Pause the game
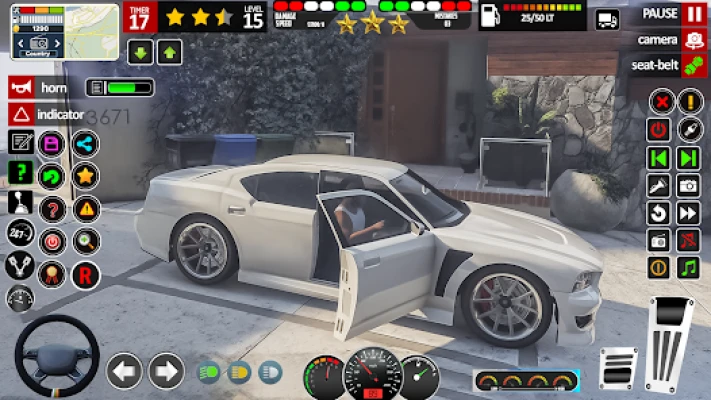This screenshot has width=711, height=400. pos(693,14)
